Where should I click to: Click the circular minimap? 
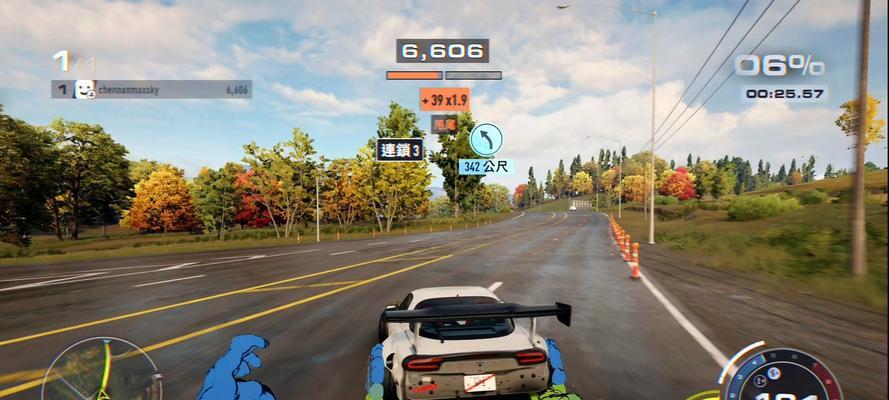102,372
